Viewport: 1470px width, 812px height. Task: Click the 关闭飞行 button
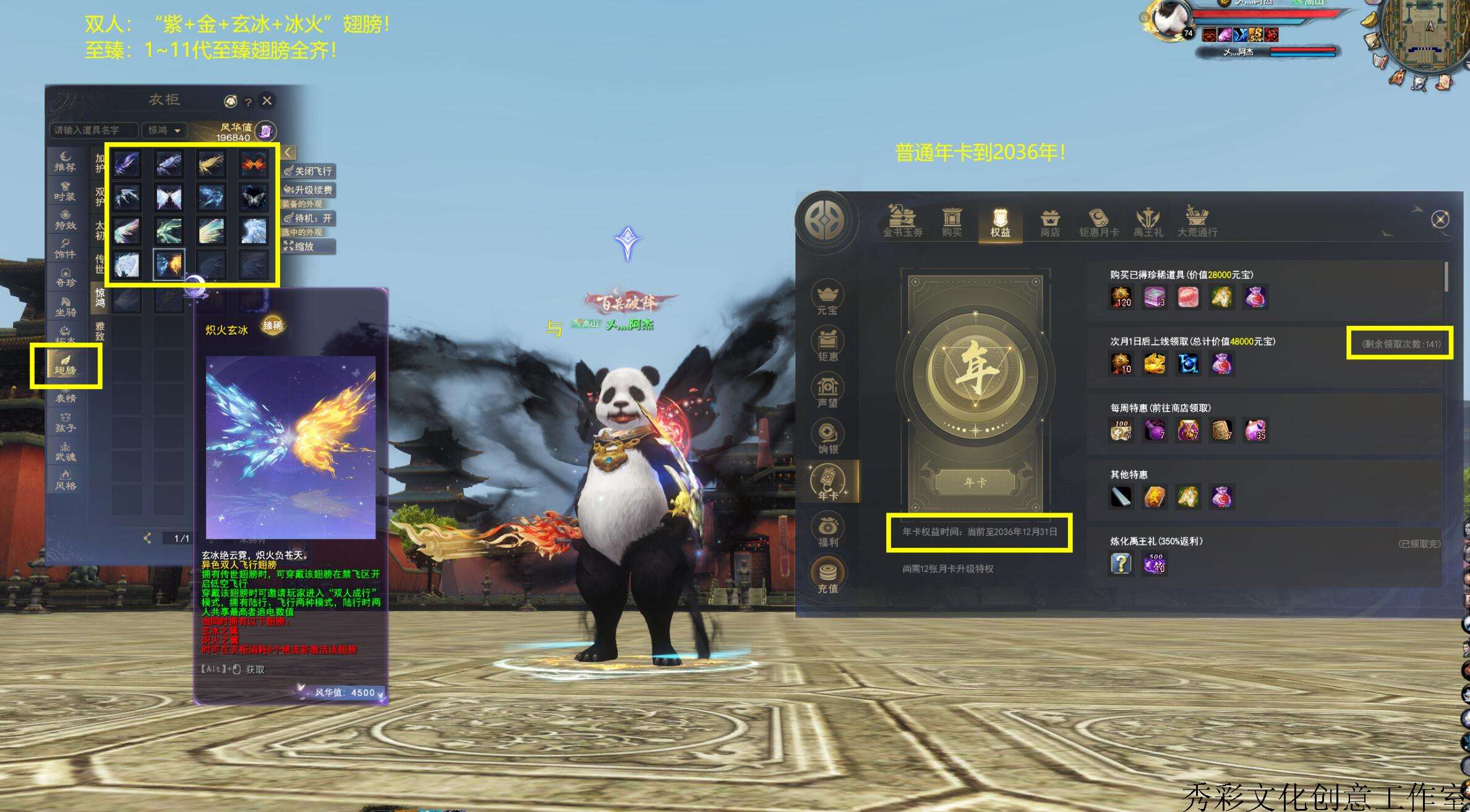(x=309, y=171)
